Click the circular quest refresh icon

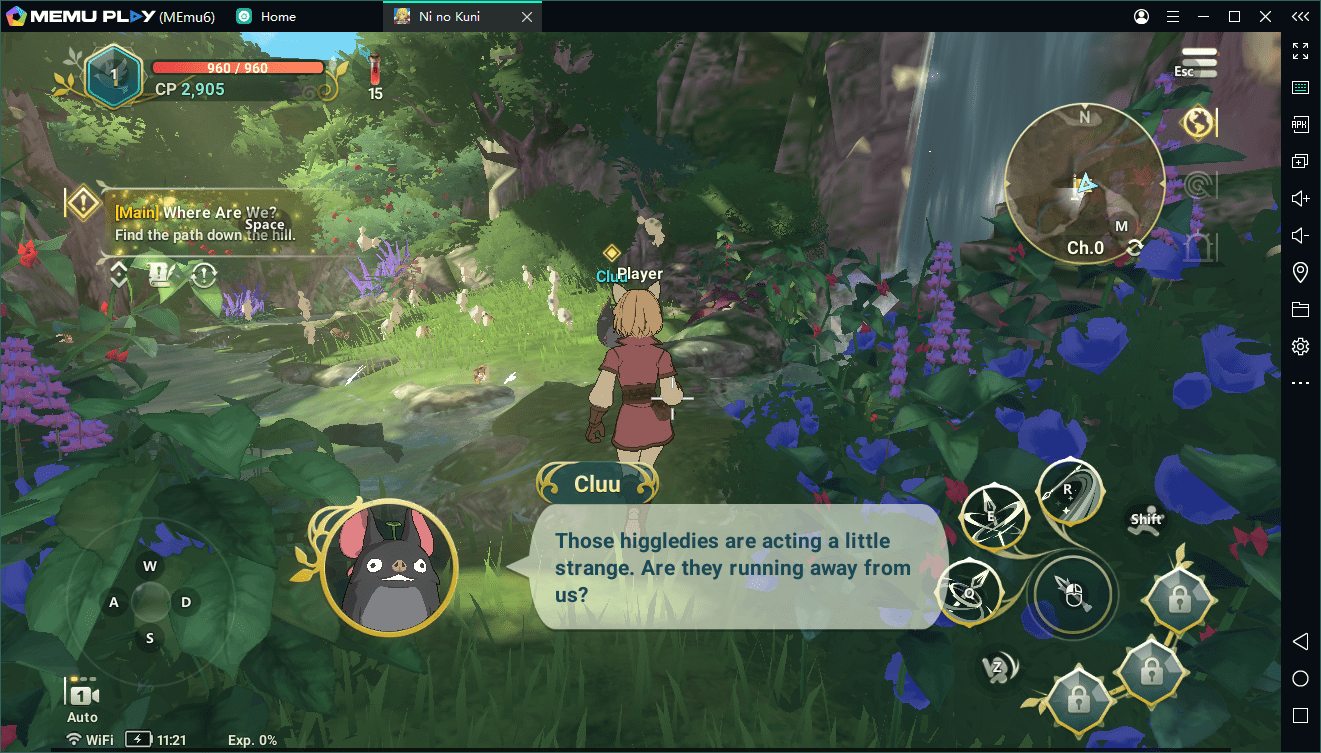[204, 274]
